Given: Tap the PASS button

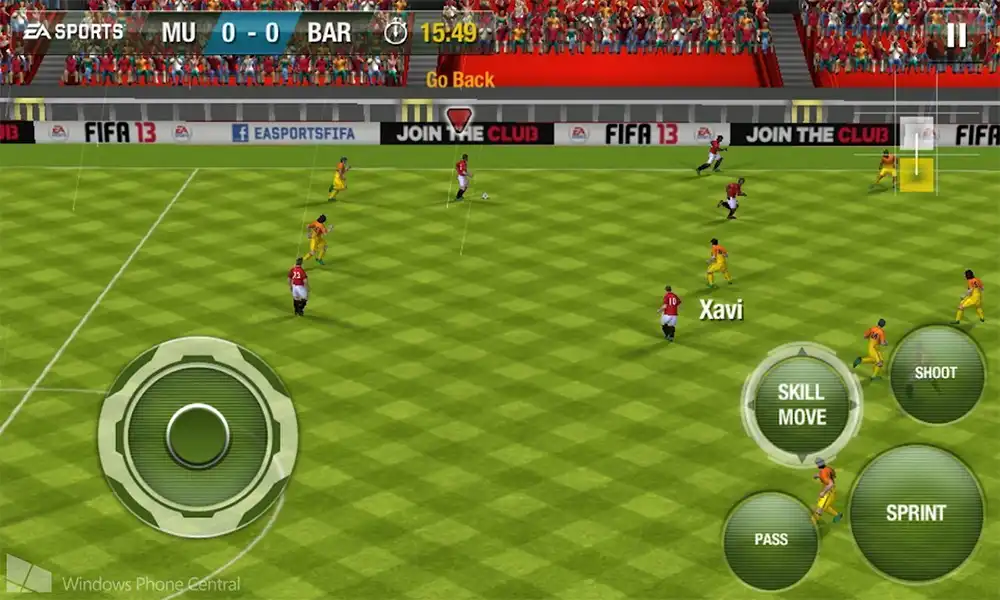Looking at the screenshot, I should [x=770, y=540].
